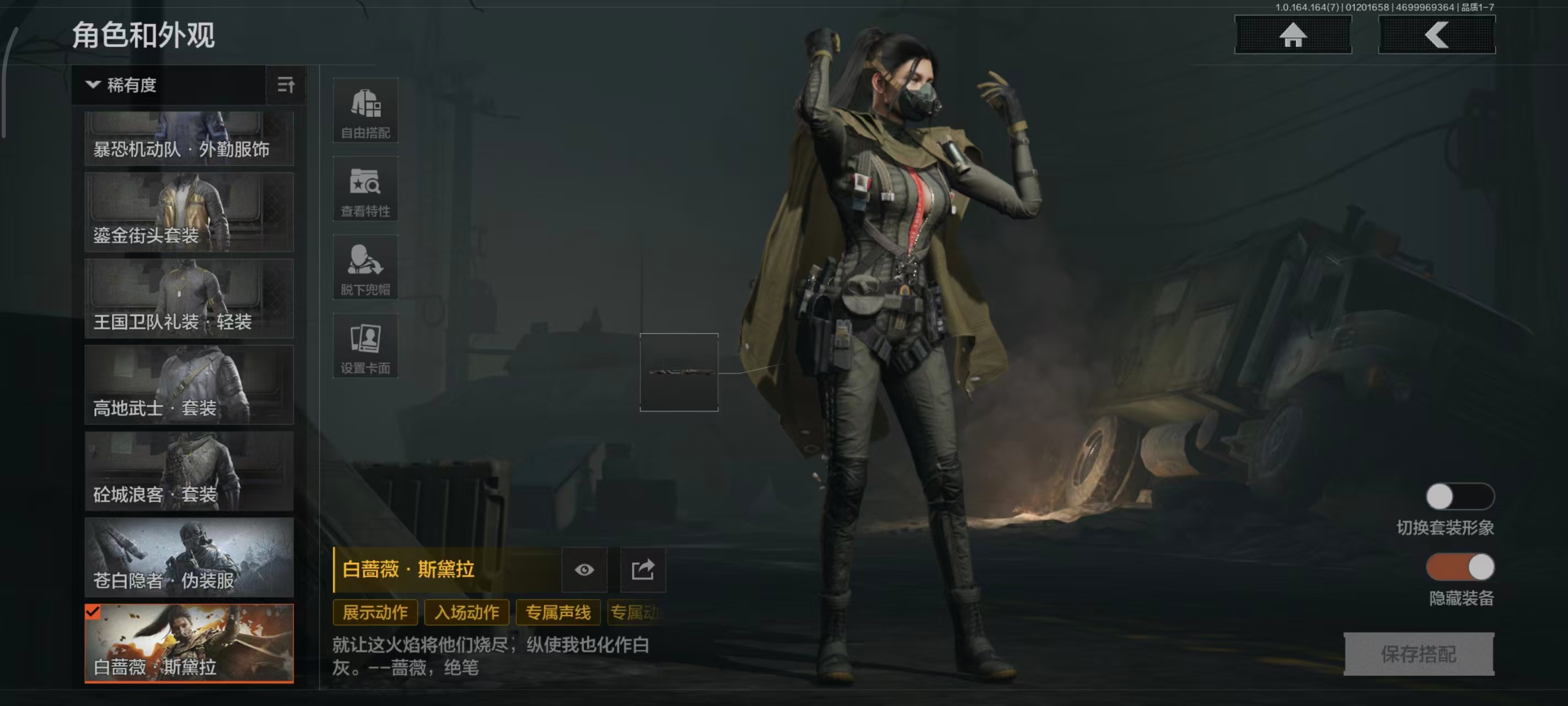Open 自由搭配 free matching

pyautogui.click(x=365, y=111)
